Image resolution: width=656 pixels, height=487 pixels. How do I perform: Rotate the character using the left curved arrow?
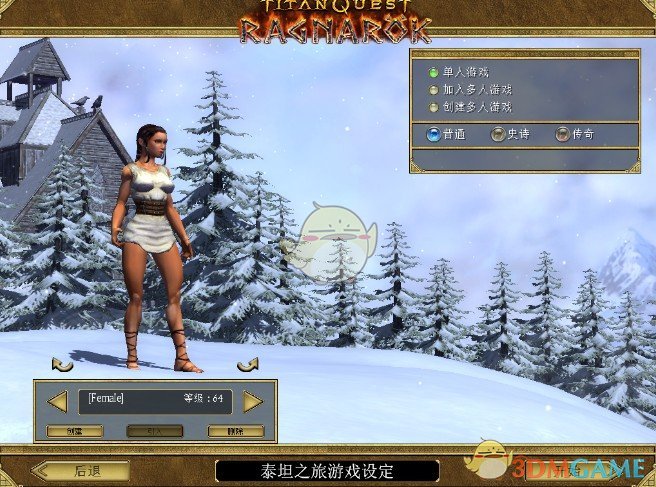point(62,364)
